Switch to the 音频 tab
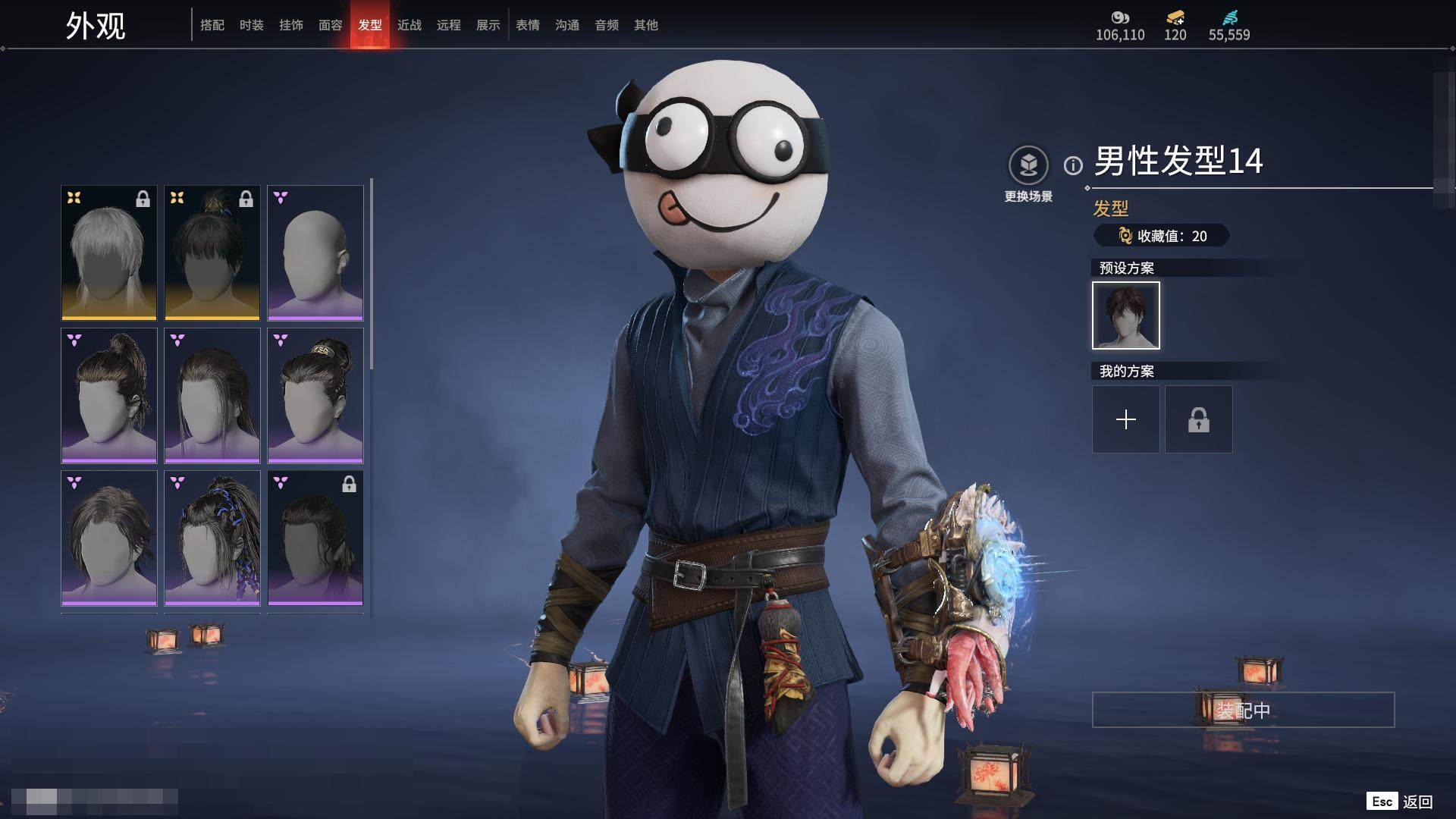1456x819 pixels. pyautogui.click(x=607, y=25)
